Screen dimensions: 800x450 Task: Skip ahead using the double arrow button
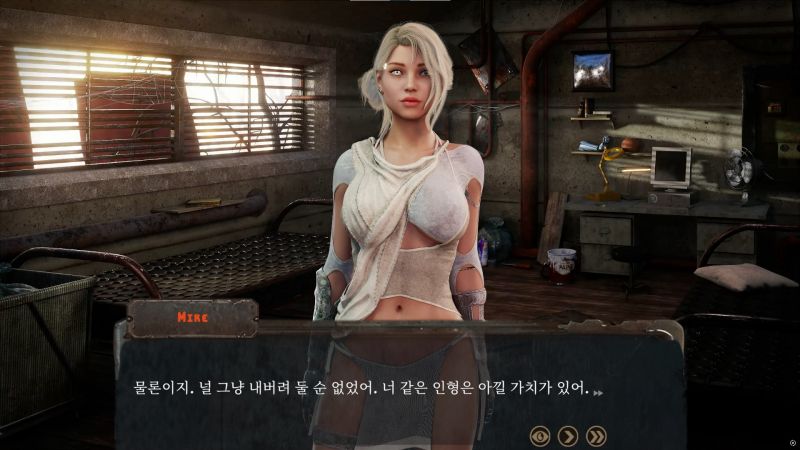coord(596,435)
